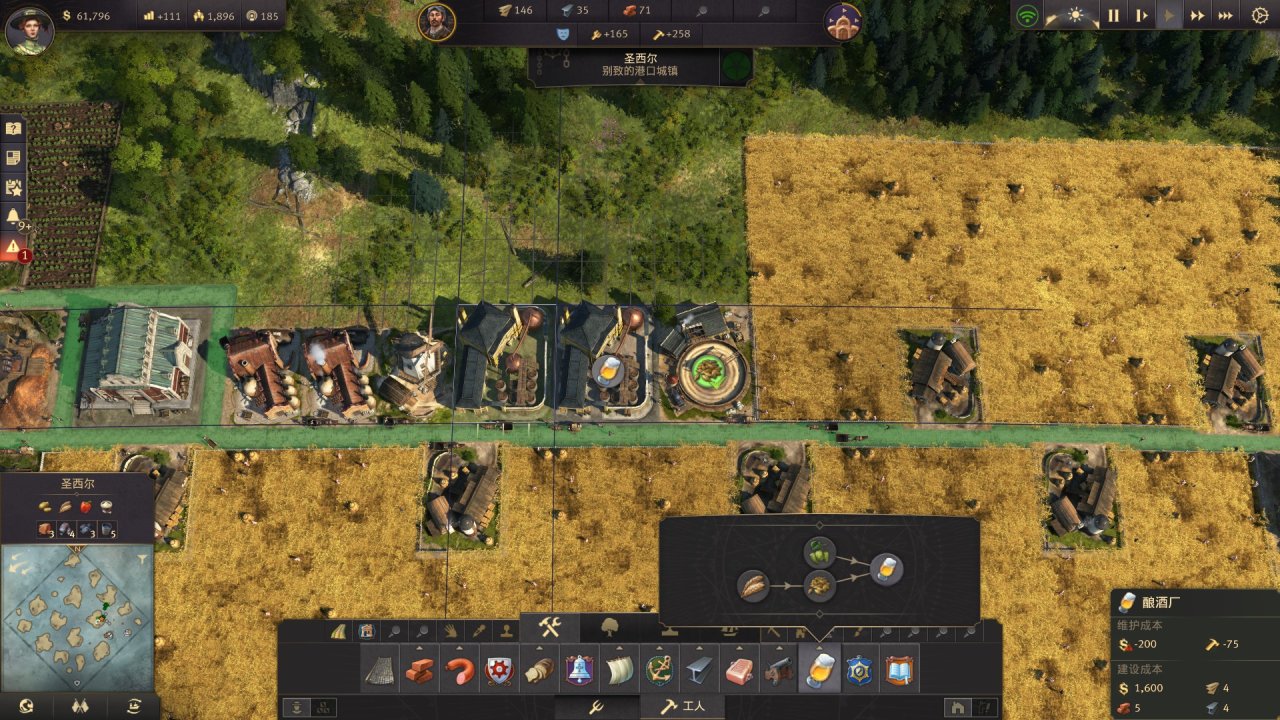Choose the brick factory building icon
Screen dimensions: 1280x720
420,671
